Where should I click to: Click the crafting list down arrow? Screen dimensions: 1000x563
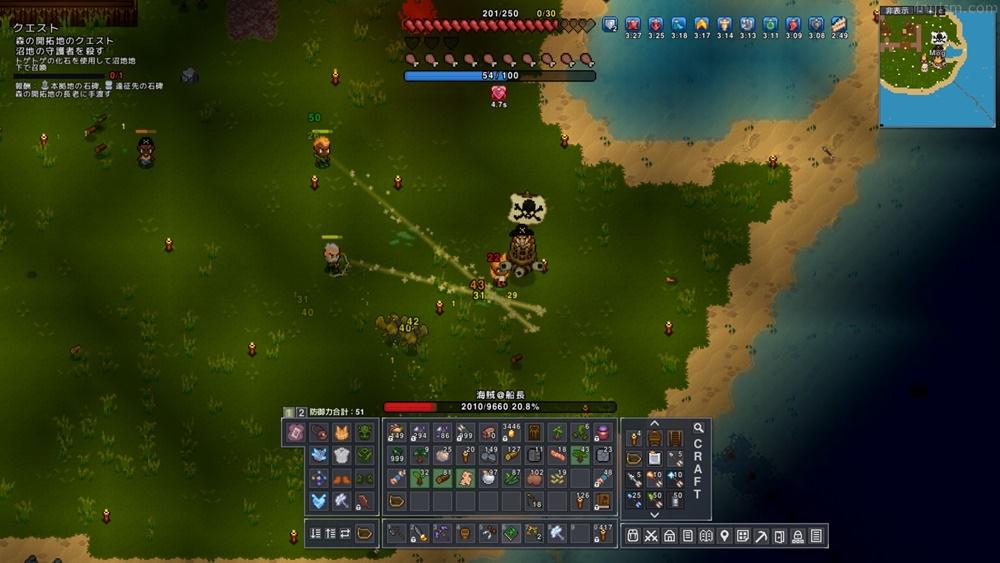[x=654, y=513]
